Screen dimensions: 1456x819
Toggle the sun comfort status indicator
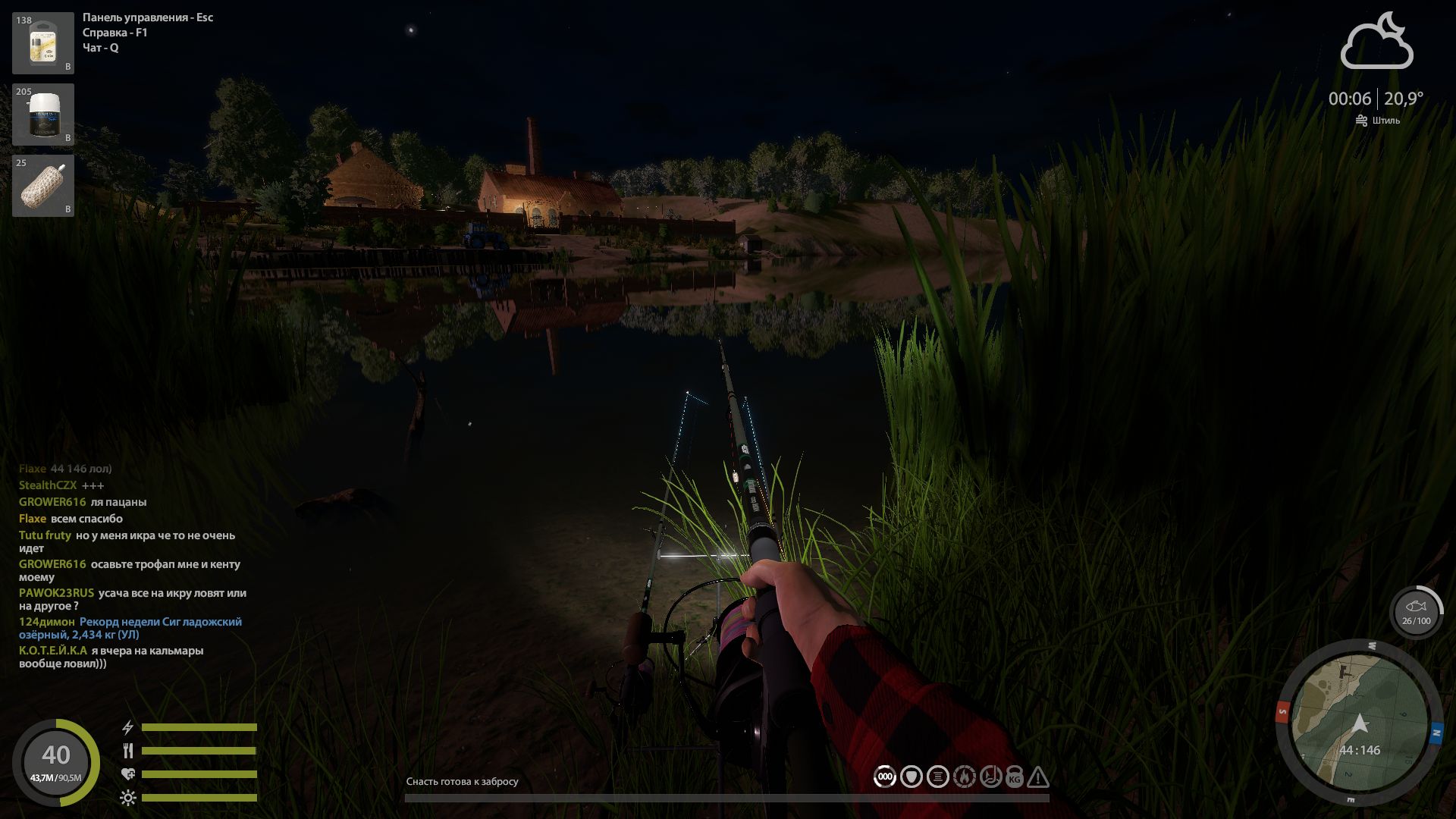click(127, 798)
